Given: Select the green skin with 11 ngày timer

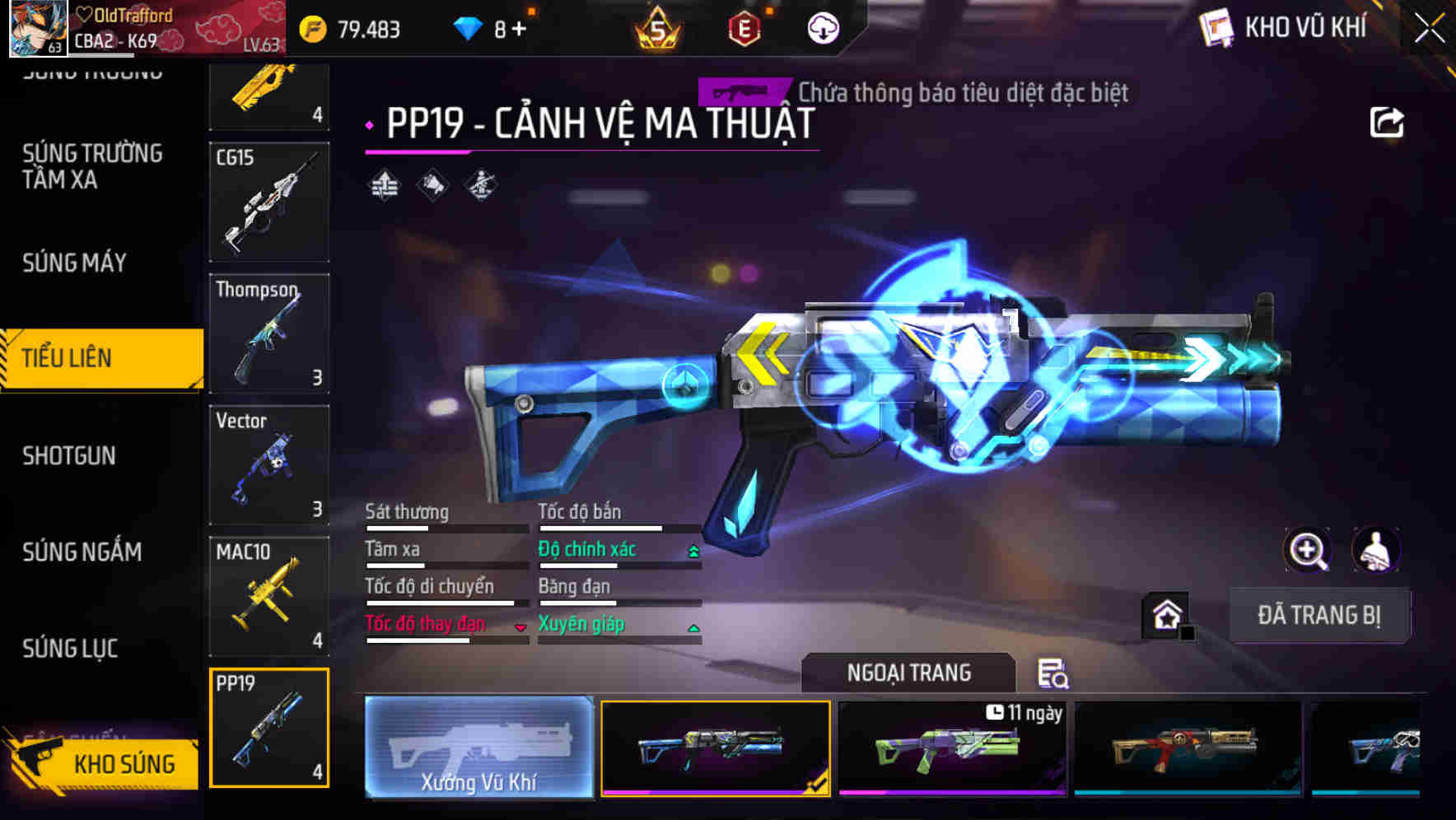Looking at the screenshot, I should (x=951, y=749).
